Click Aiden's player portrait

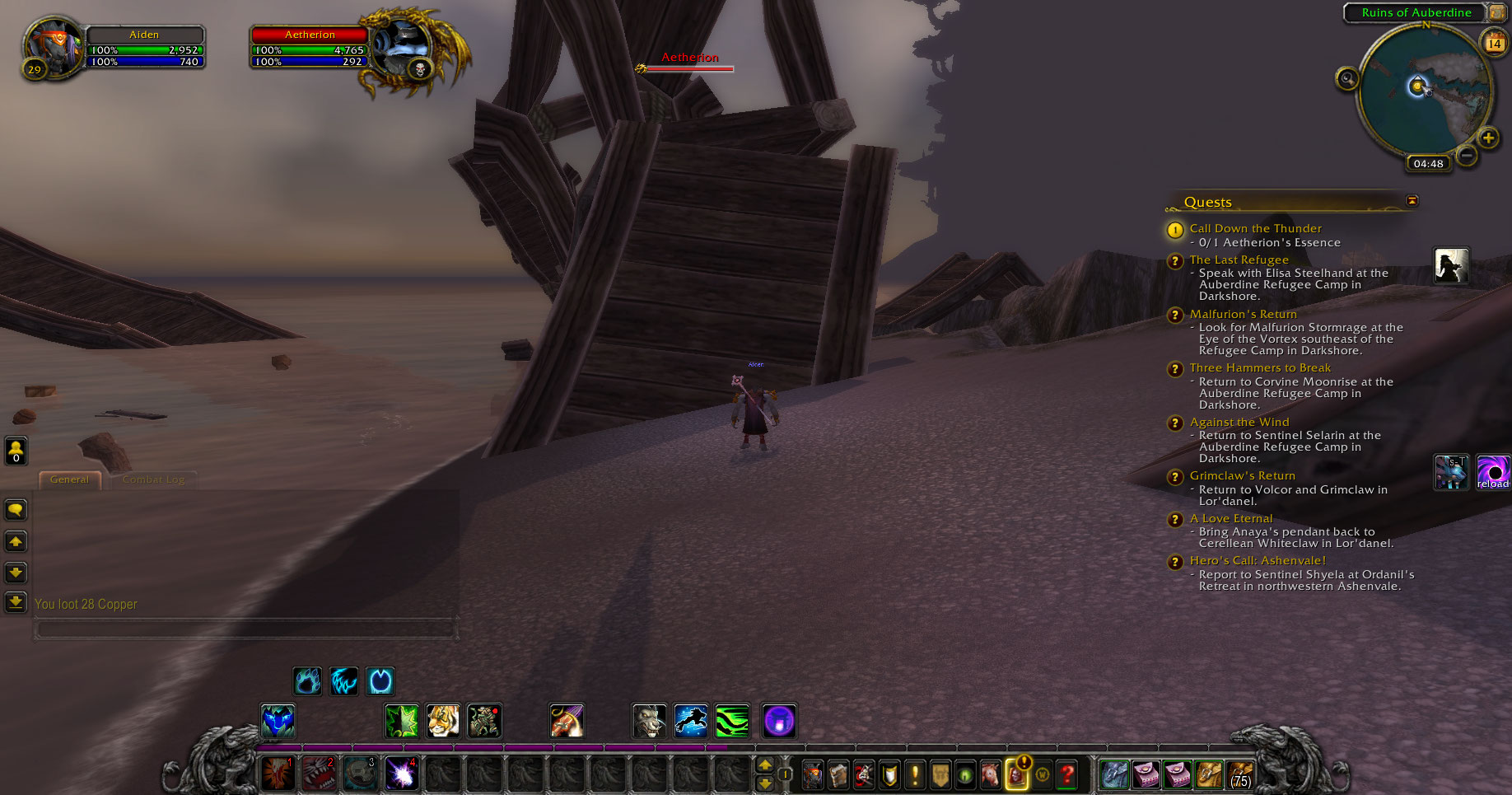click(54, 47)
